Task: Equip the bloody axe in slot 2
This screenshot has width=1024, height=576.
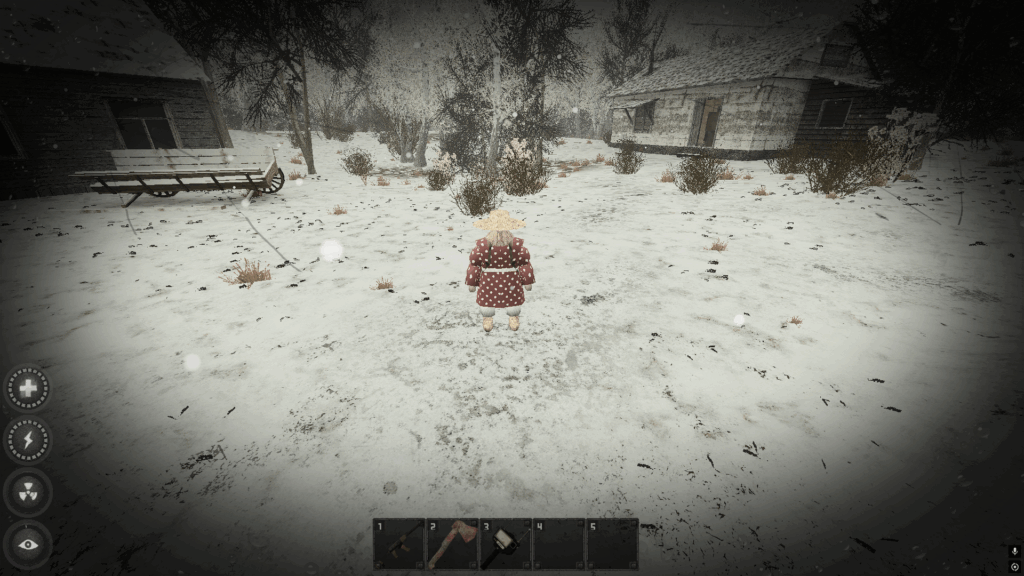Action: (x=452, y=544)
